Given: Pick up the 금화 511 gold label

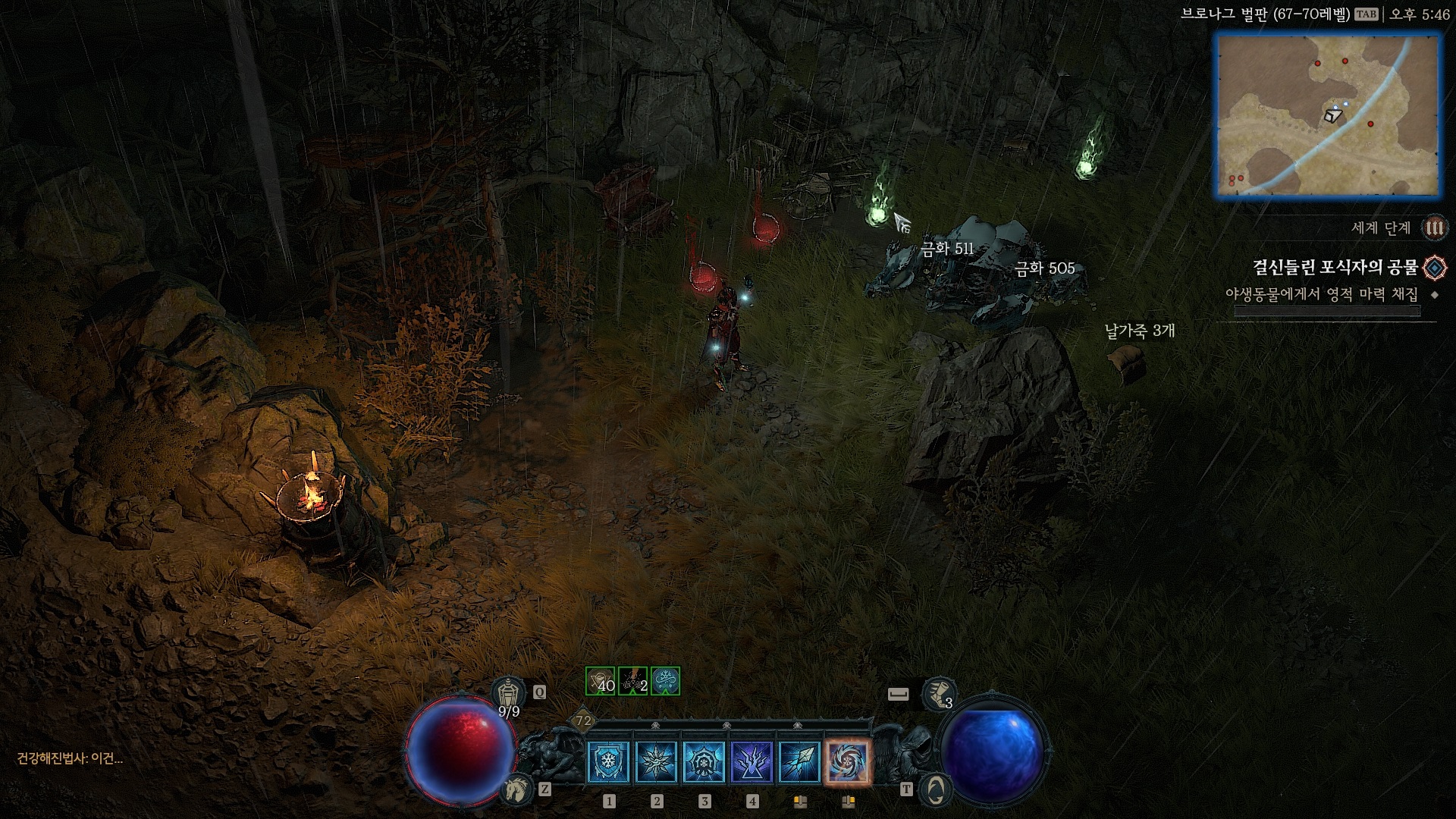Looking at the screenshot, I should click(946, 249).
